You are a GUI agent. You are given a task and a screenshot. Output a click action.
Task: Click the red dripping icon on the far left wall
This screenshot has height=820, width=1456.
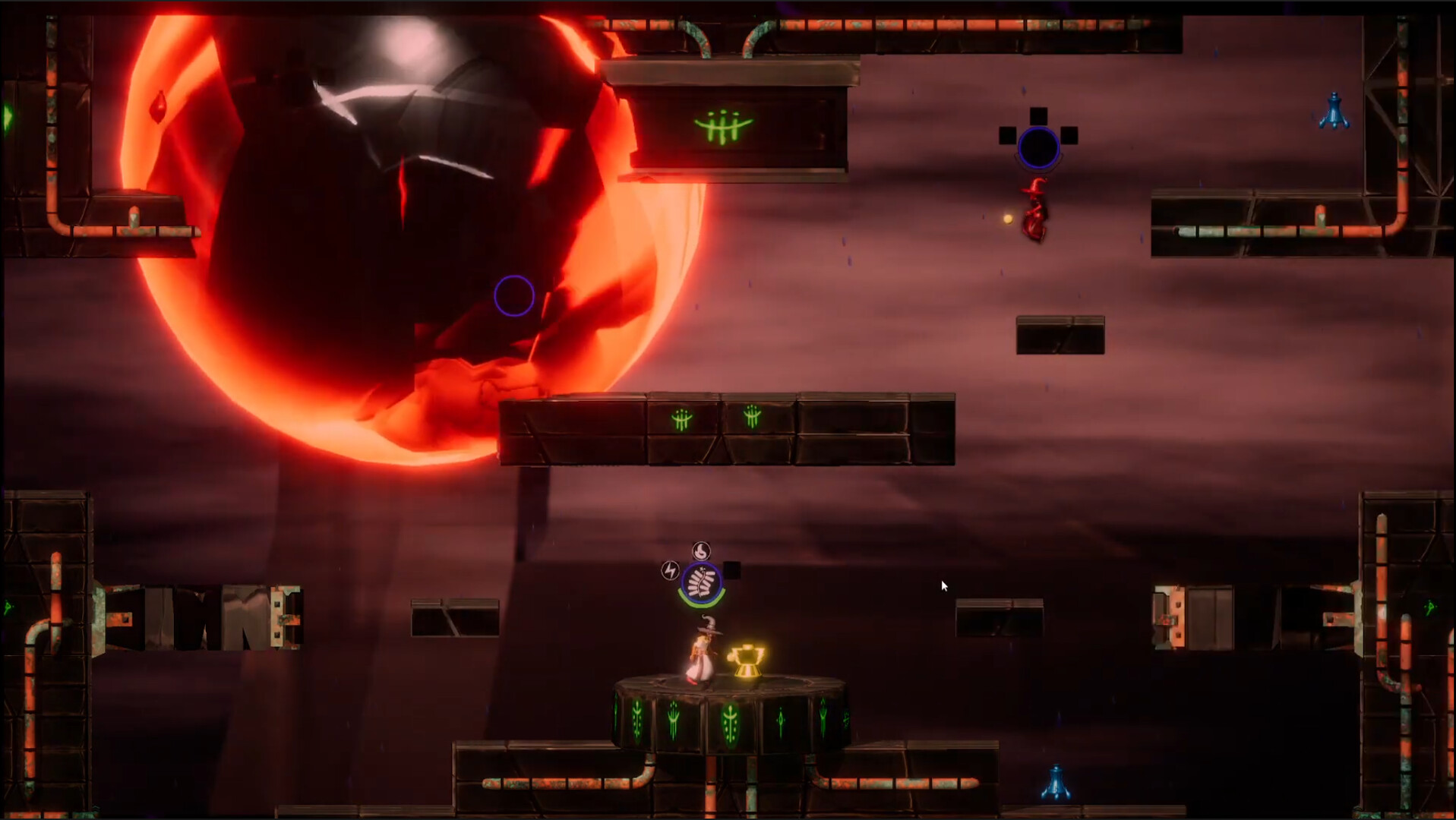click(159, 107)
